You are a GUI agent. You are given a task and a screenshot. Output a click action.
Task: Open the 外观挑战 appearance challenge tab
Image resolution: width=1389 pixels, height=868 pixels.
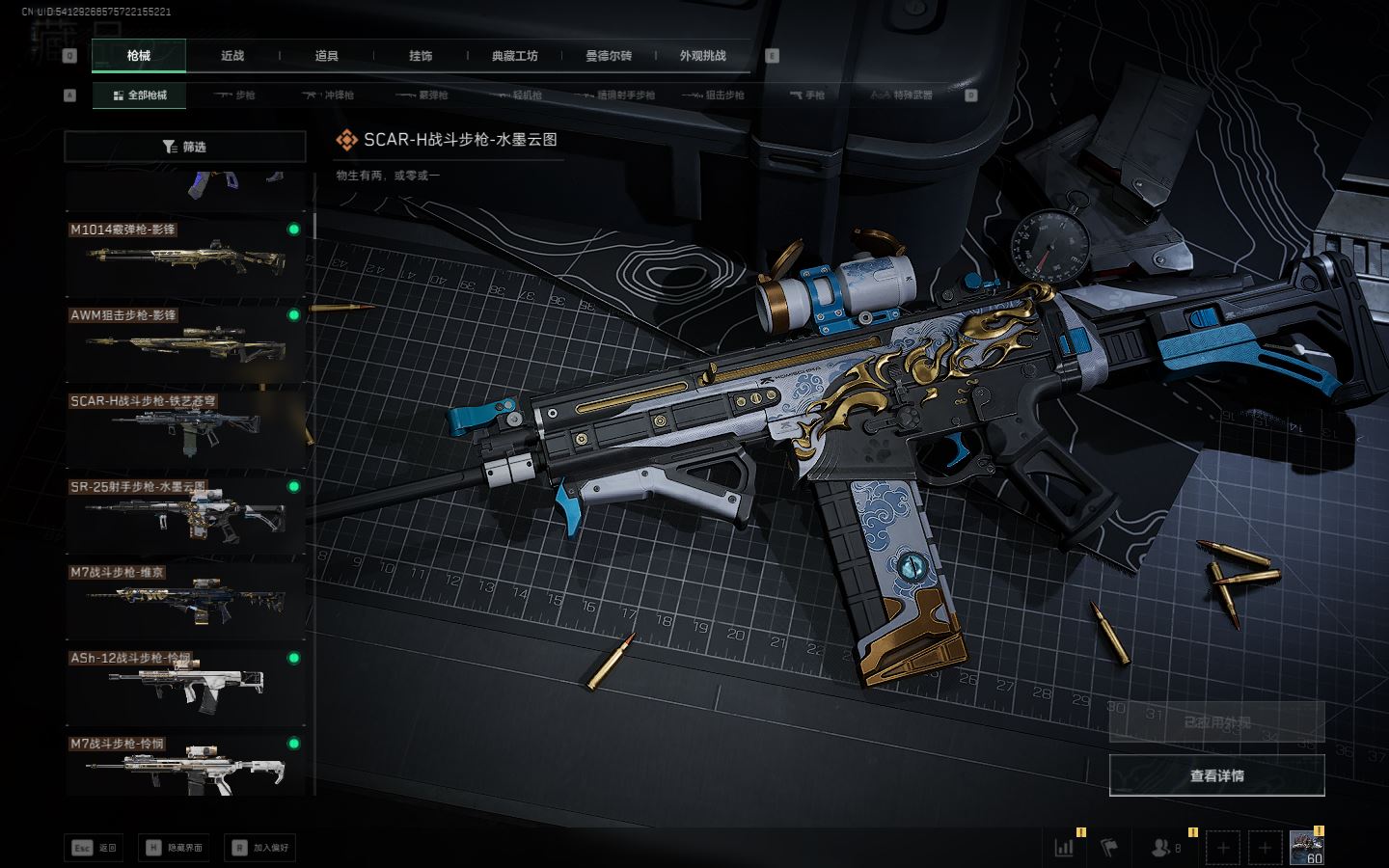702,56
